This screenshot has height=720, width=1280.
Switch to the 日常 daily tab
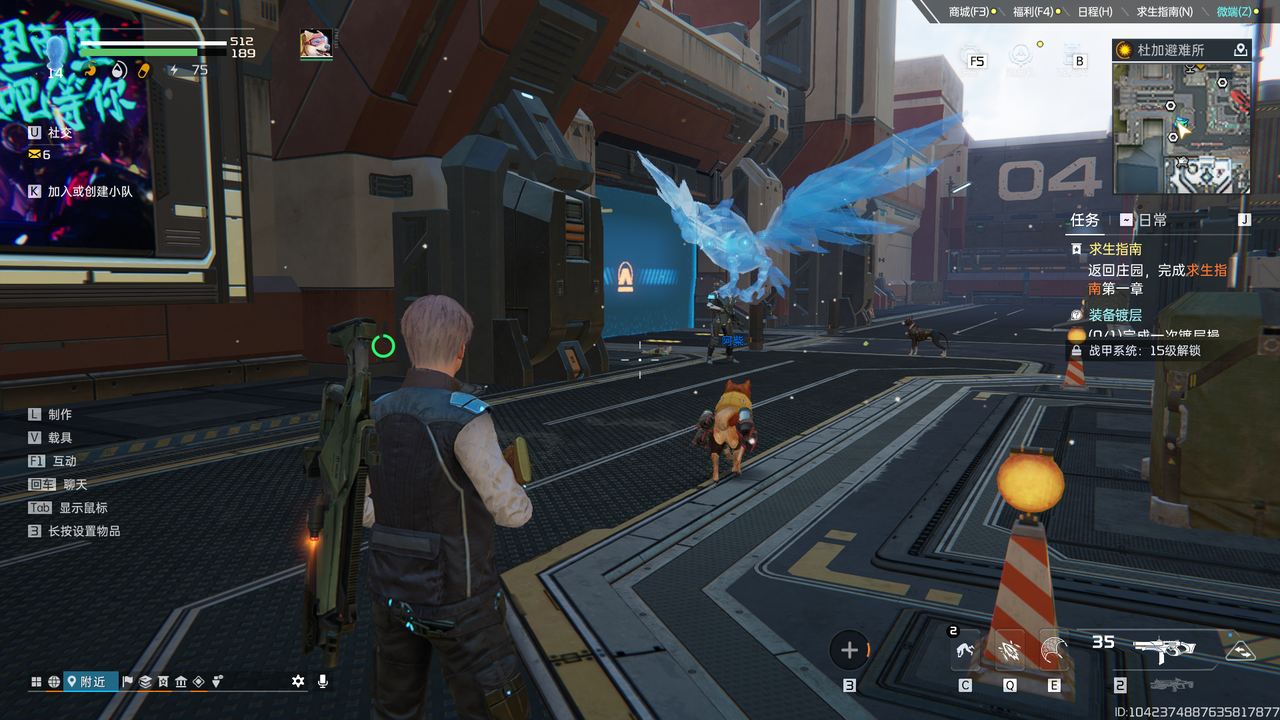(1152, 220)
